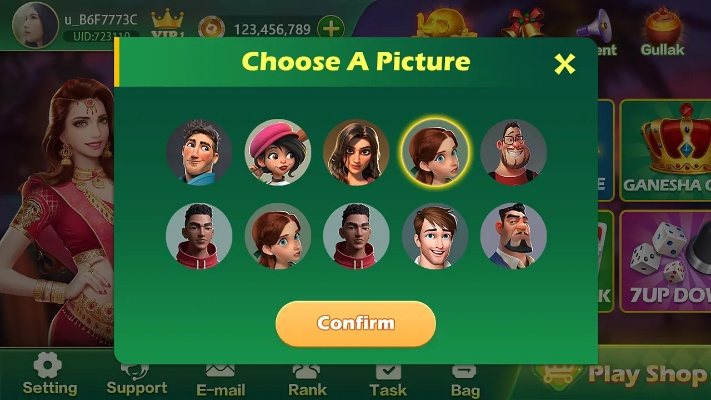Choose the bald man with glasses avatar
Viewport: 711px width, 400px height.
click(513, 153)
